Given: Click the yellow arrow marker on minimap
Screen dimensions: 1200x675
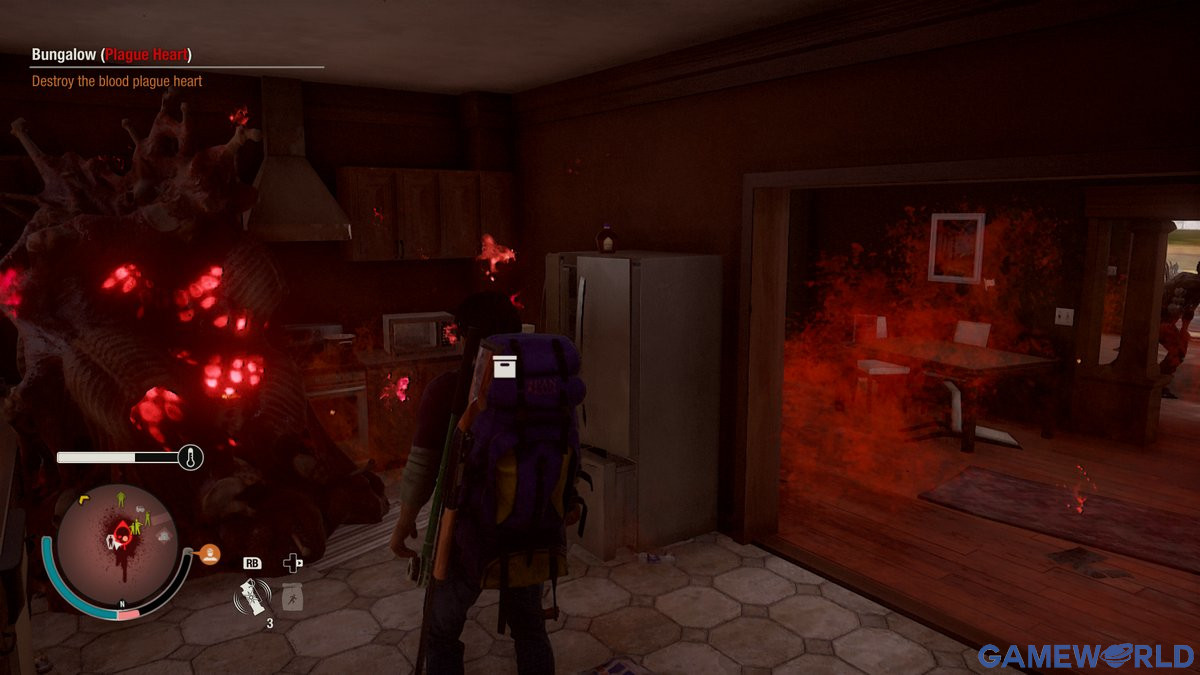Looking at the screenshot, I should click(85, 498).
